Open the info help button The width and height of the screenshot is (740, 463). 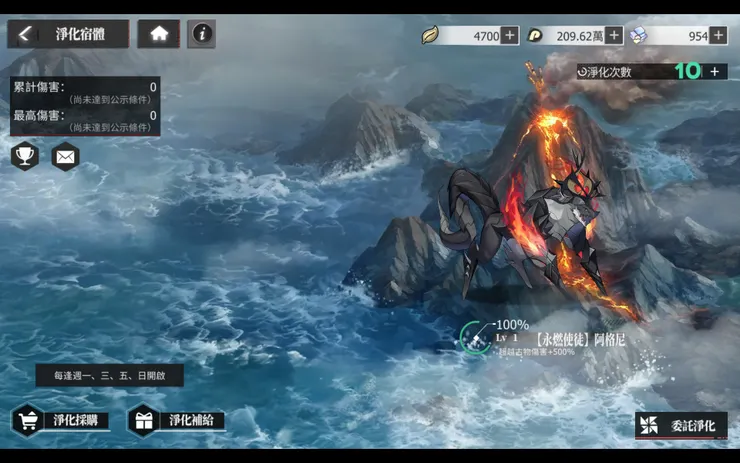tap(201, 34)
